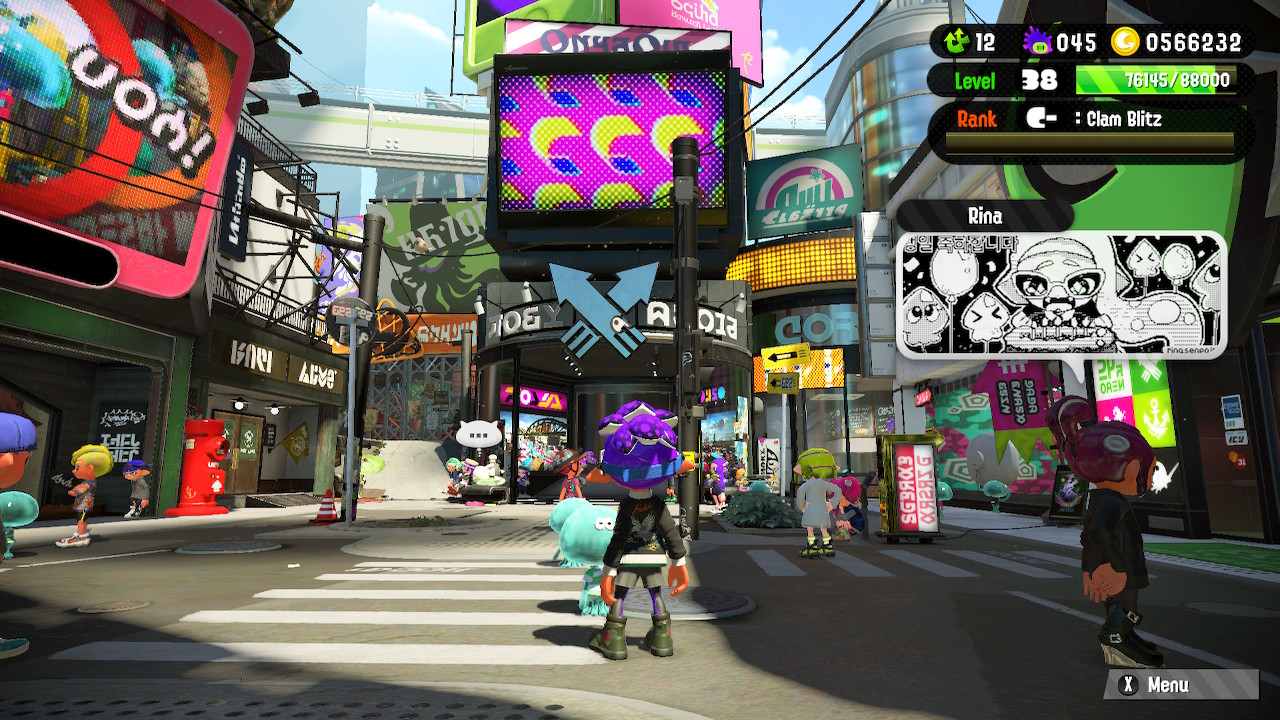
Task: Click the ellipsis speech bubble marker
Action: click(x=478, y=434)
